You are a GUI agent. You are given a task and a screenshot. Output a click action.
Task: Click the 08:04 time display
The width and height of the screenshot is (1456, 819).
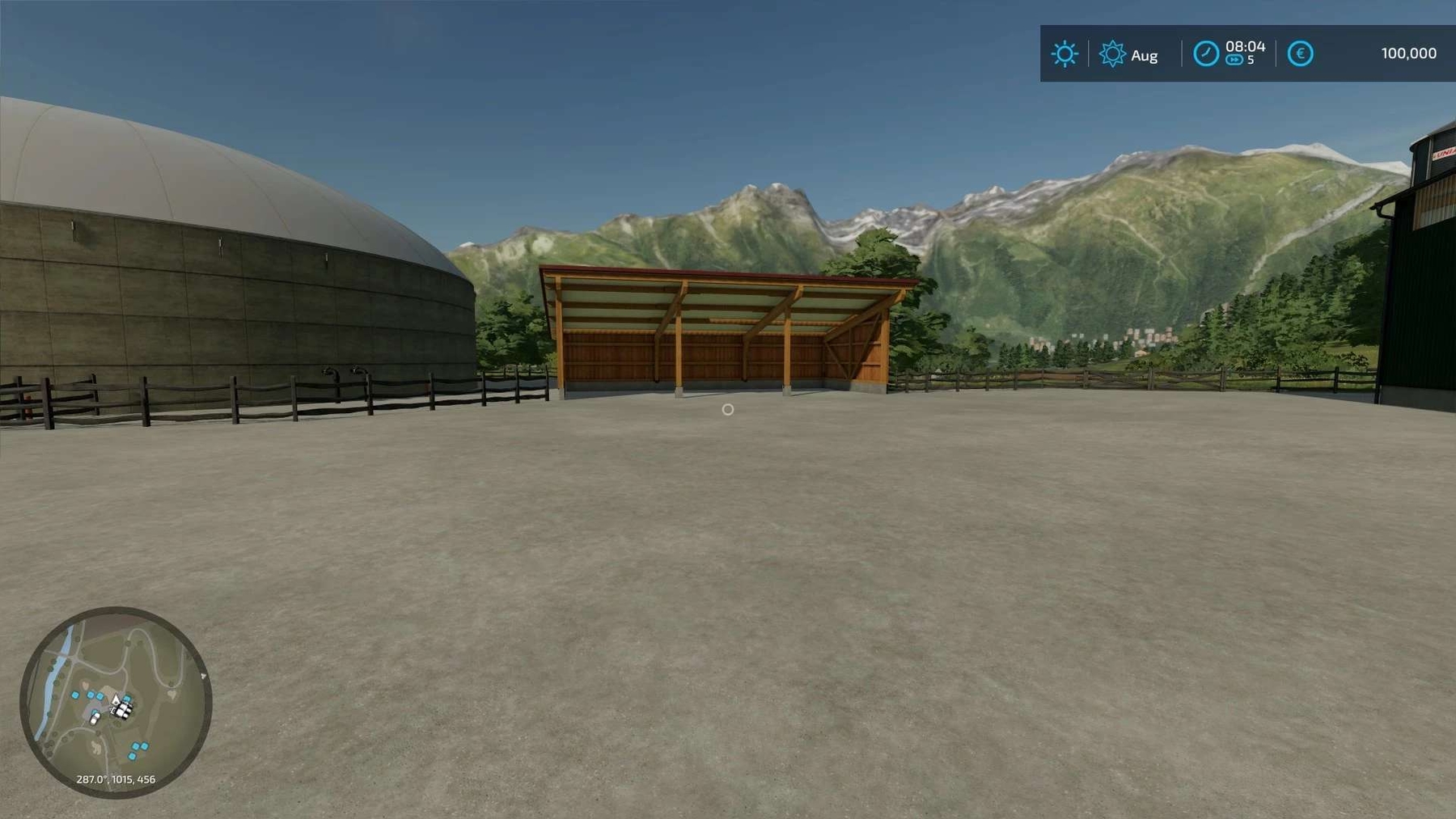coord(1245,46)
